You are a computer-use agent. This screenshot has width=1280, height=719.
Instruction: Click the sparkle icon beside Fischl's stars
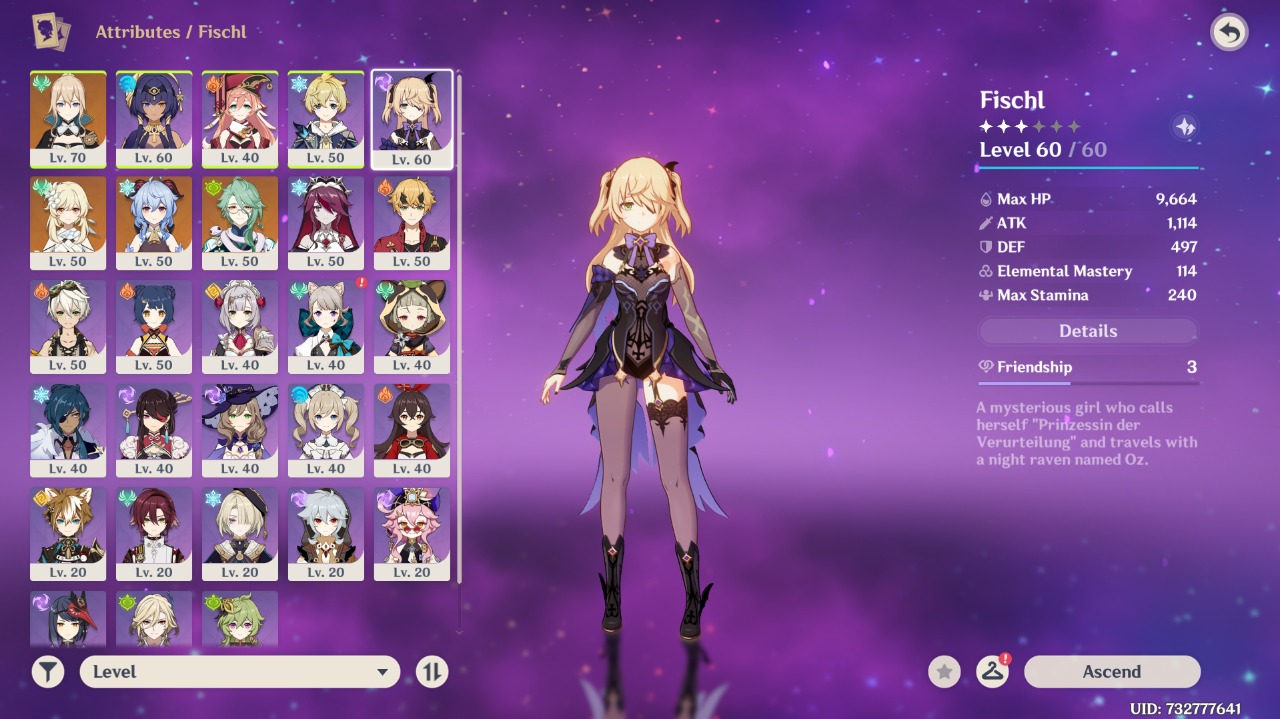coord(1185,127)
